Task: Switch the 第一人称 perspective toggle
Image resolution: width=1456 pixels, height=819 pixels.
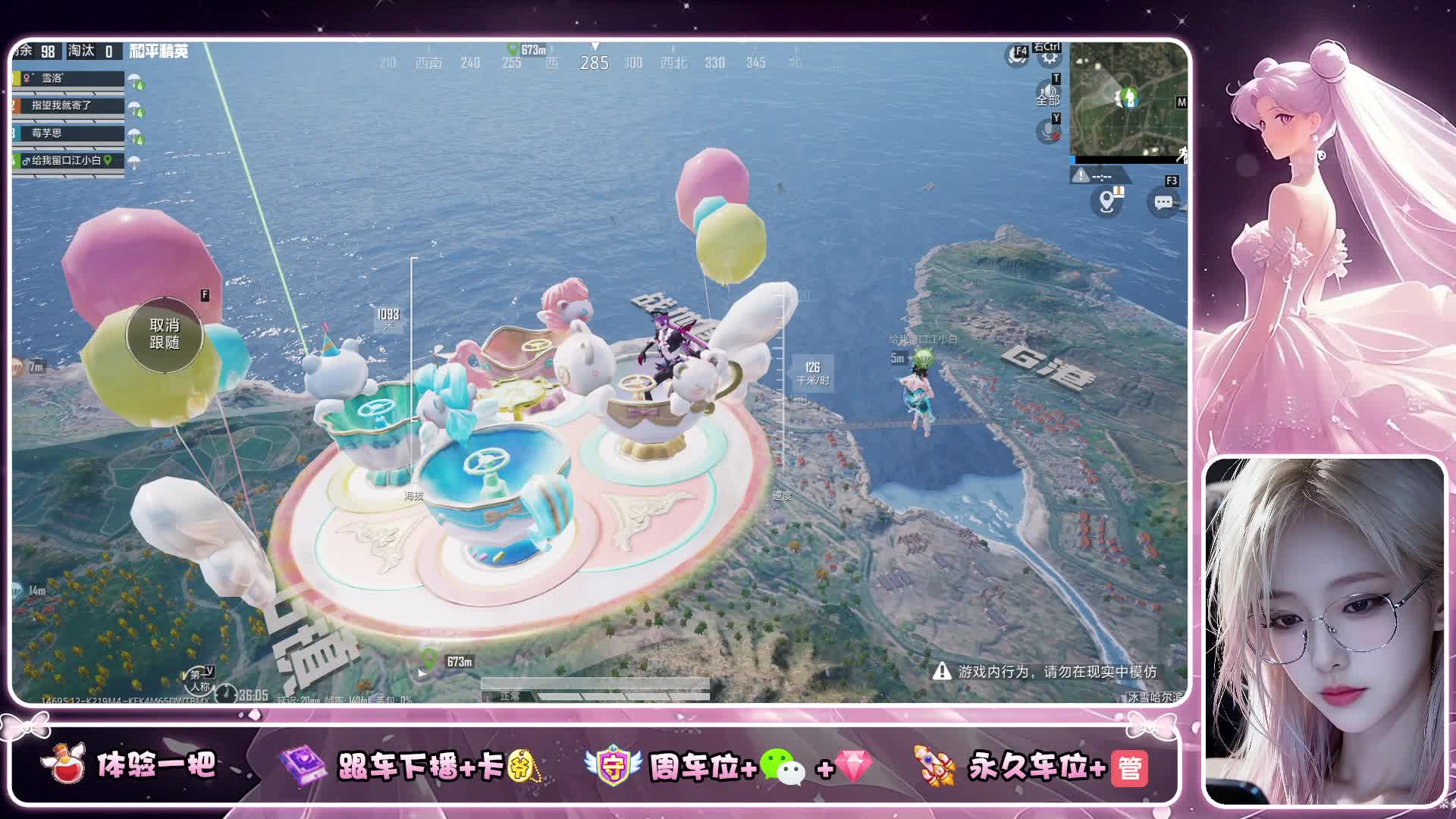Action: [x=199, y=679]
